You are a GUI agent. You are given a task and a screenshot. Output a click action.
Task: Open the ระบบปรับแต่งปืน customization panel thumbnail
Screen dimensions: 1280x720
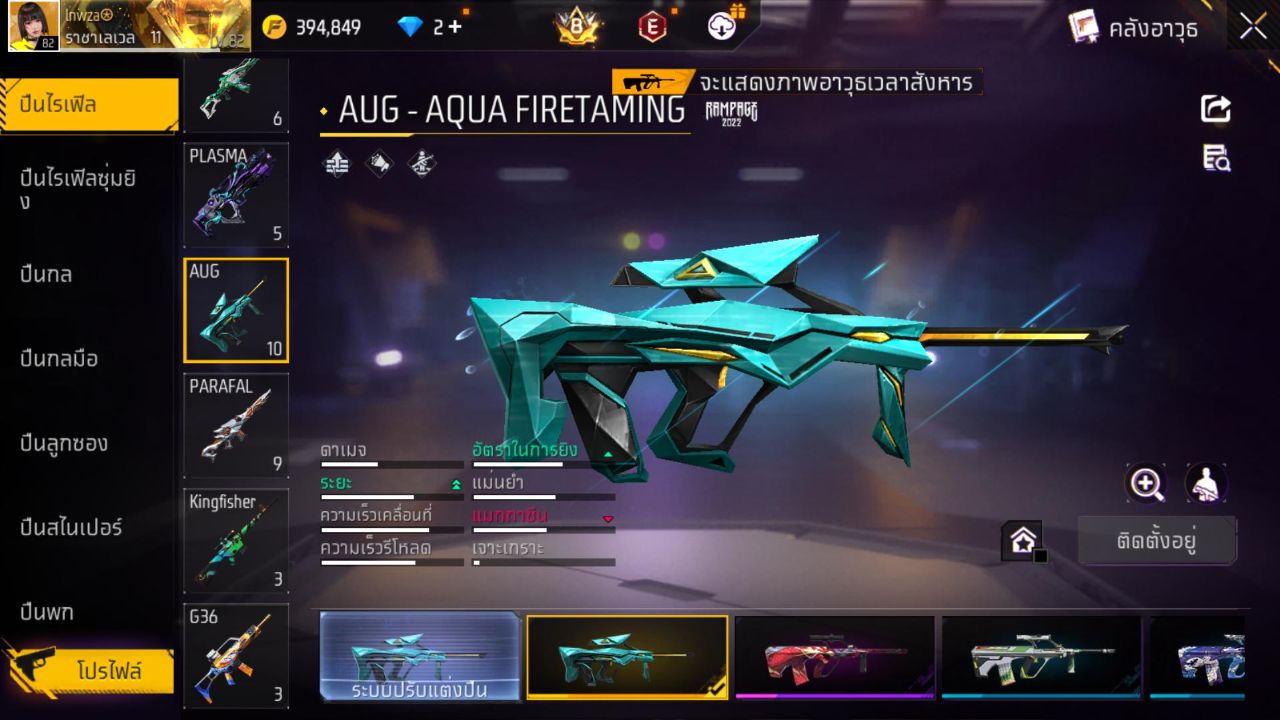420,657
